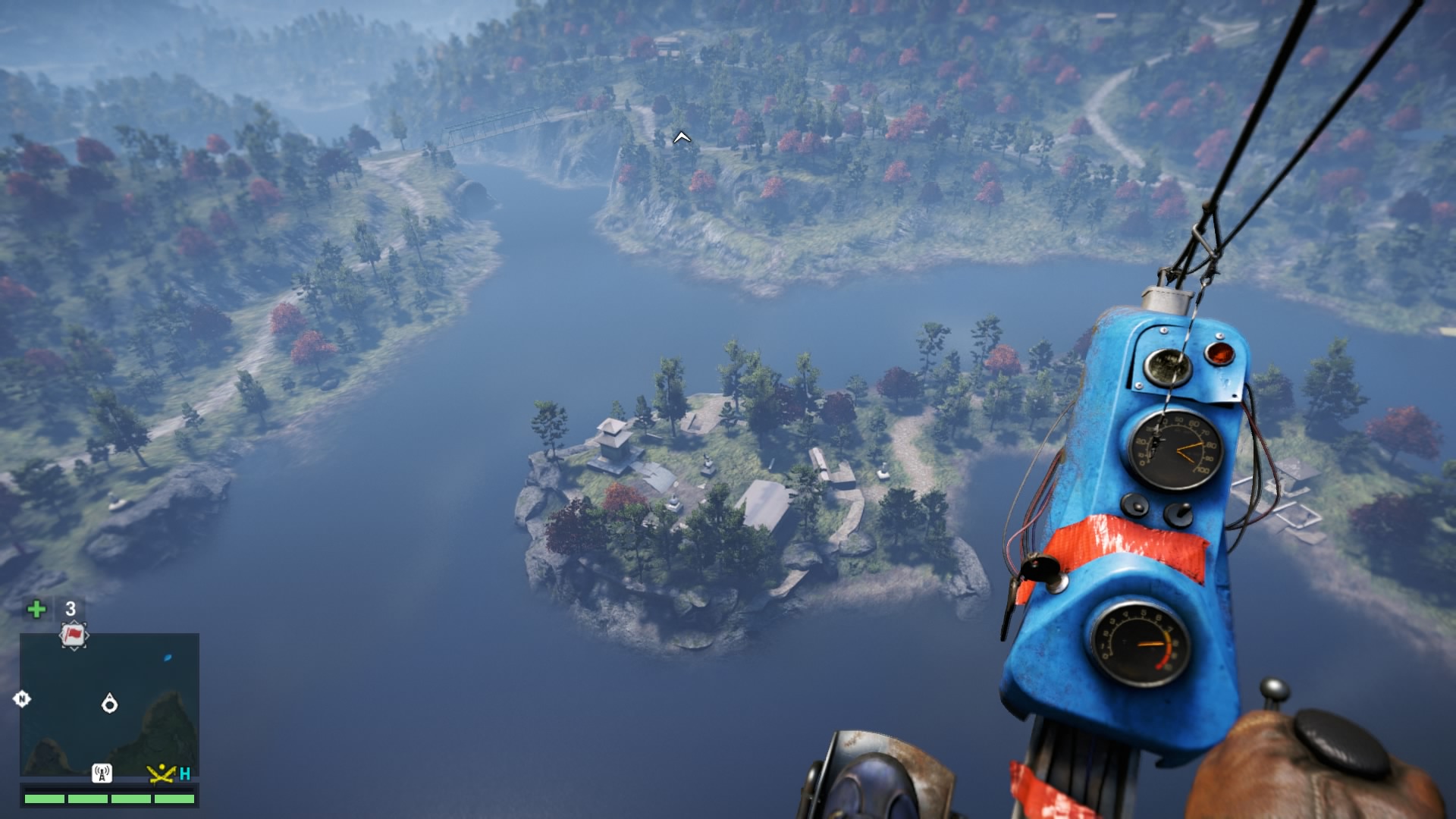Click the radio tower icon on minimap
Screen dimensions: 1456x819
[x=102, y=773]
